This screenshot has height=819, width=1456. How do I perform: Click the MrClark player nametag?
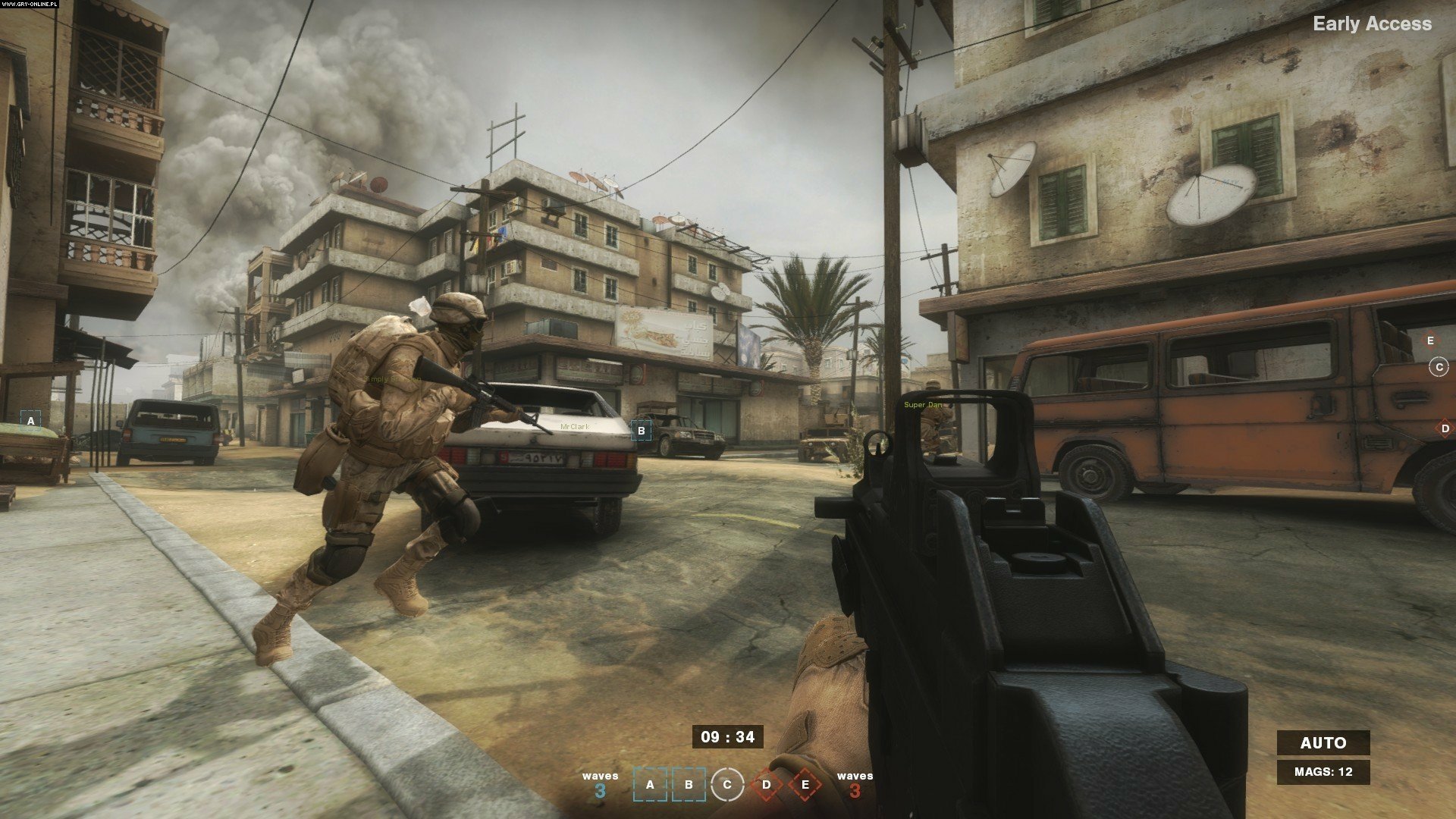click(x=574, y=427)
